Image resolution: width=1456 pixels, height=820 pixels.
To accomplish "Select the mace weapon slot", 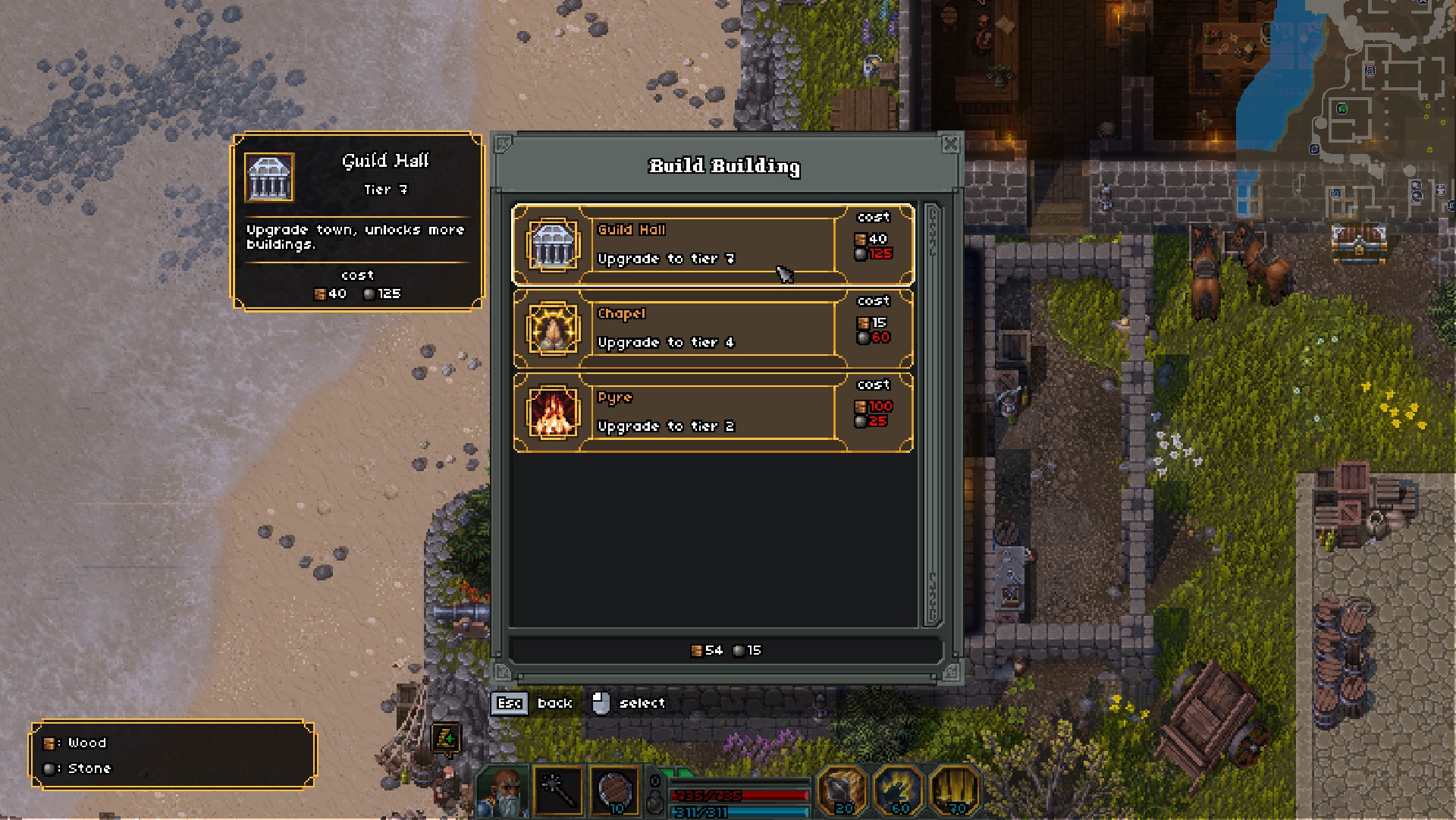I will [x=559, y=791].
